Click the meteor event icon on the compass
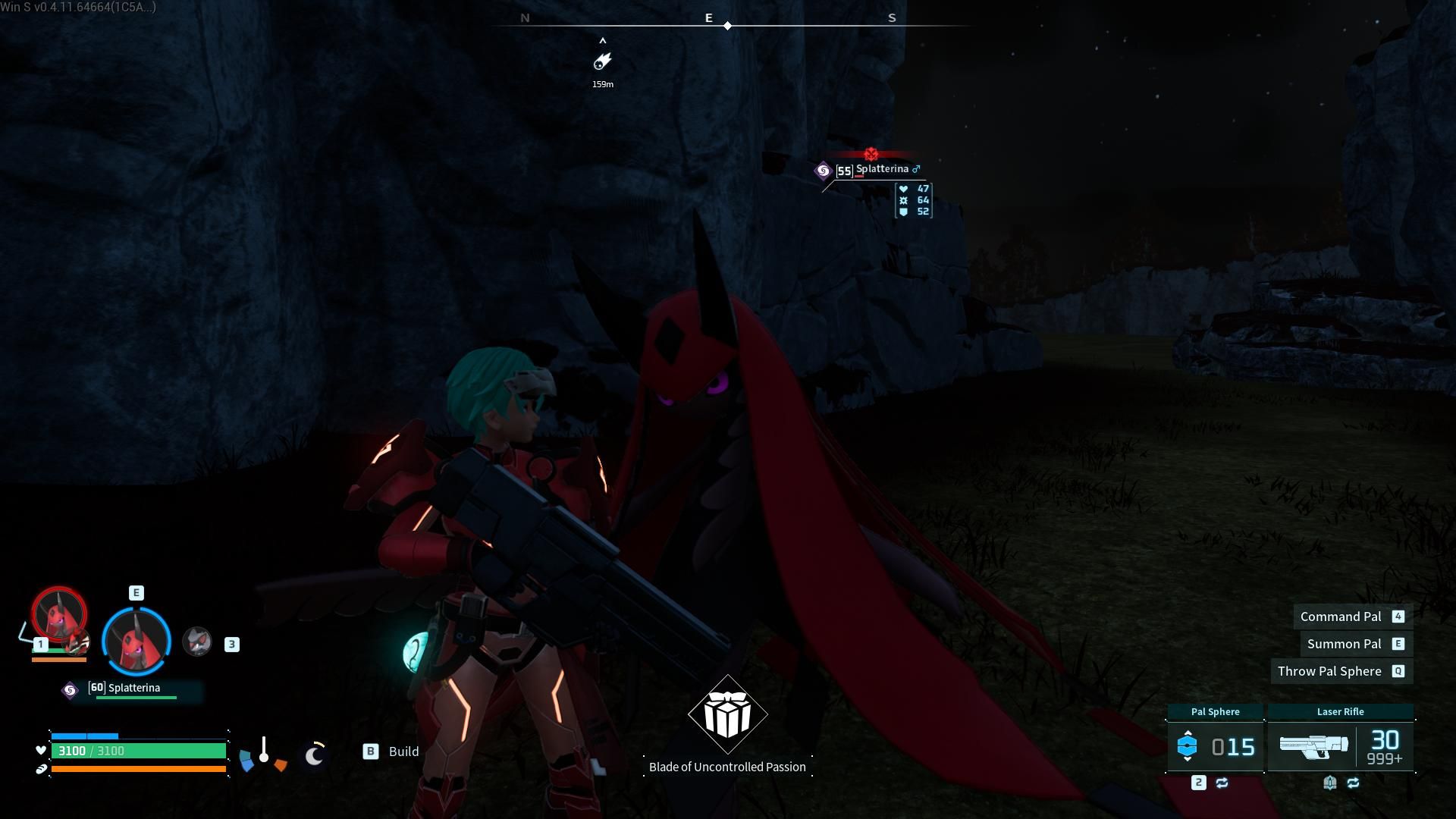Screen dimensions: 1456x819 [x=603, y=62]
